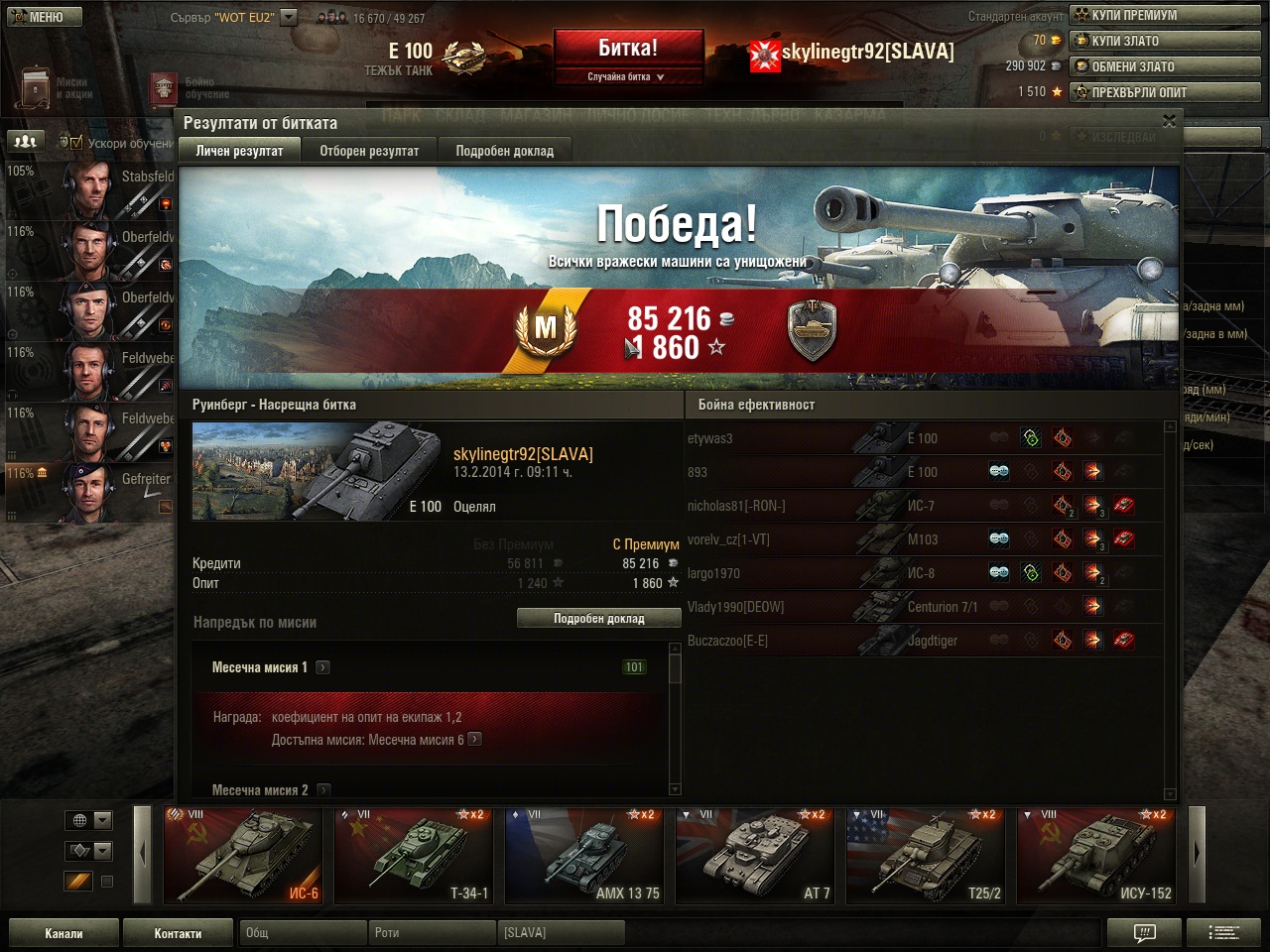The width and height of the screenshot is (1270, 952).
Task: Choose ОБМЕНИ ЗЛАТО to exchange gold
Action: click(x=1165, y=66)
